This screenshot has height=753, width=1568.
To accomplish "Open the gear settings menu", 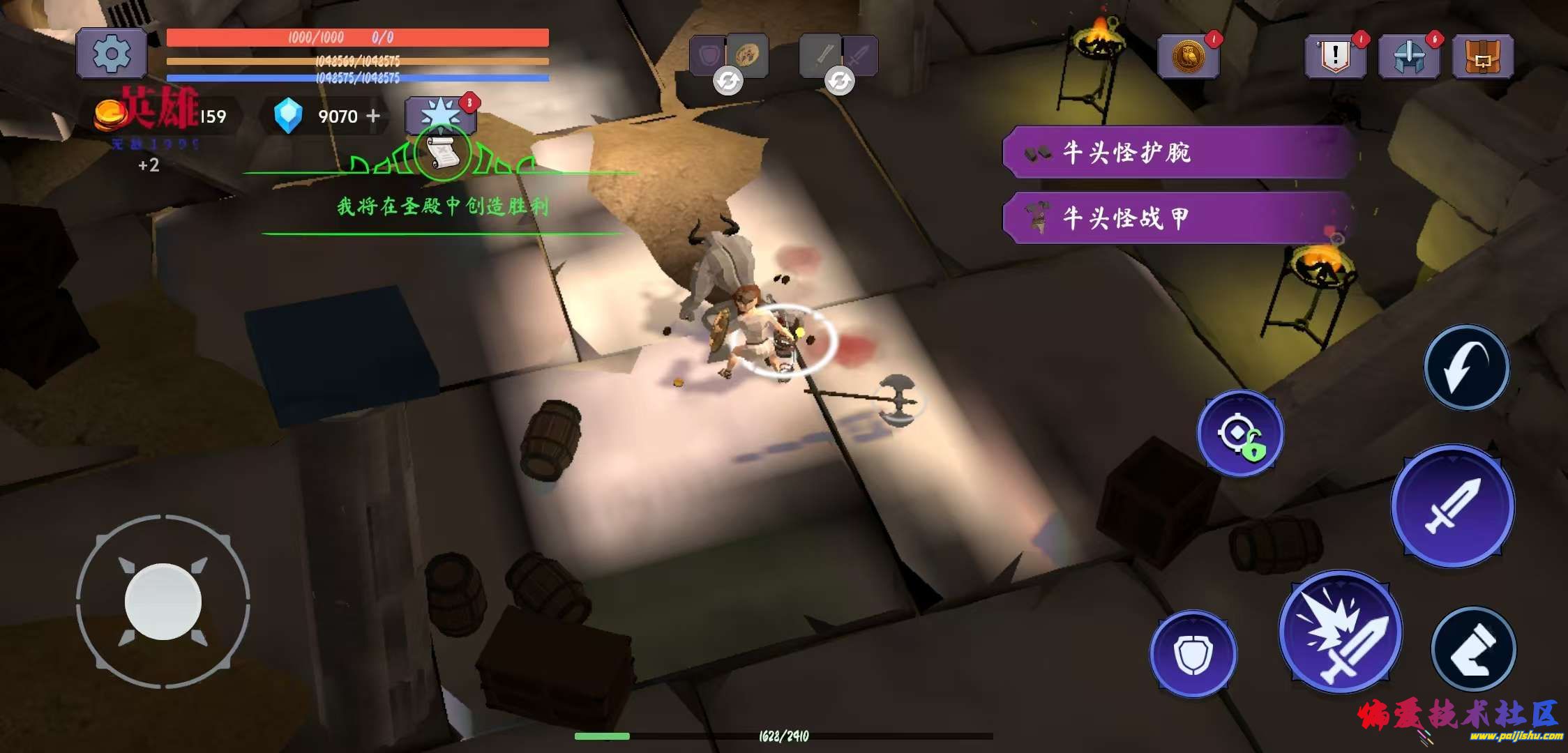I will coord(112,53).
